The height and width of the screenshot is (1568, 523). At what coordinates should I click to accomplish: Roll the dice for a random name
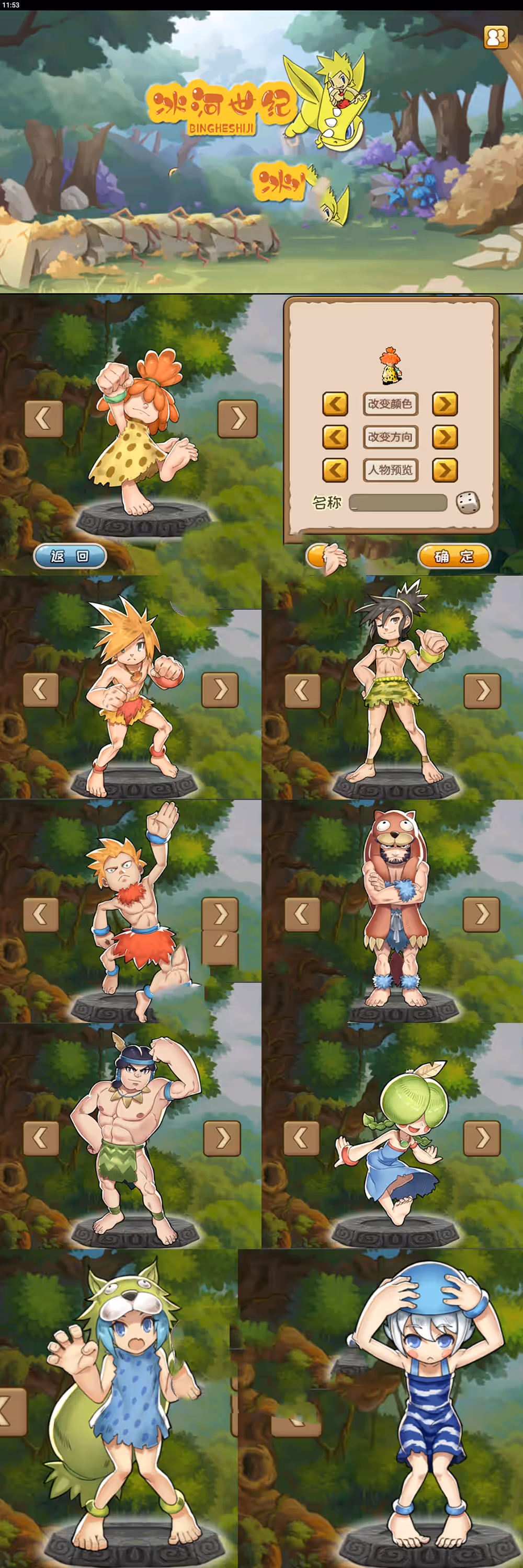point(468,503)
